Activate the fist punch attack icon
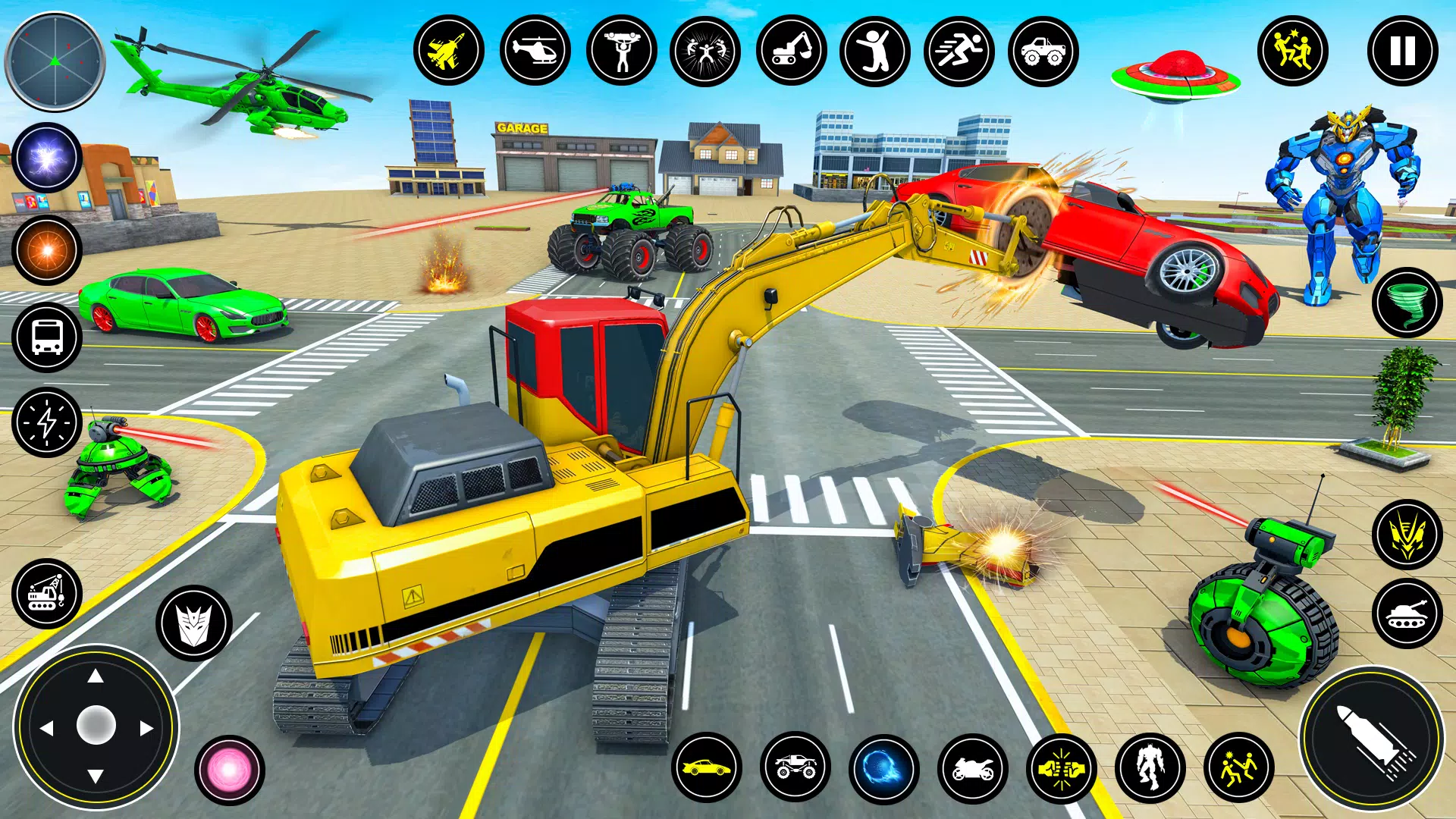 point(1062,768)
